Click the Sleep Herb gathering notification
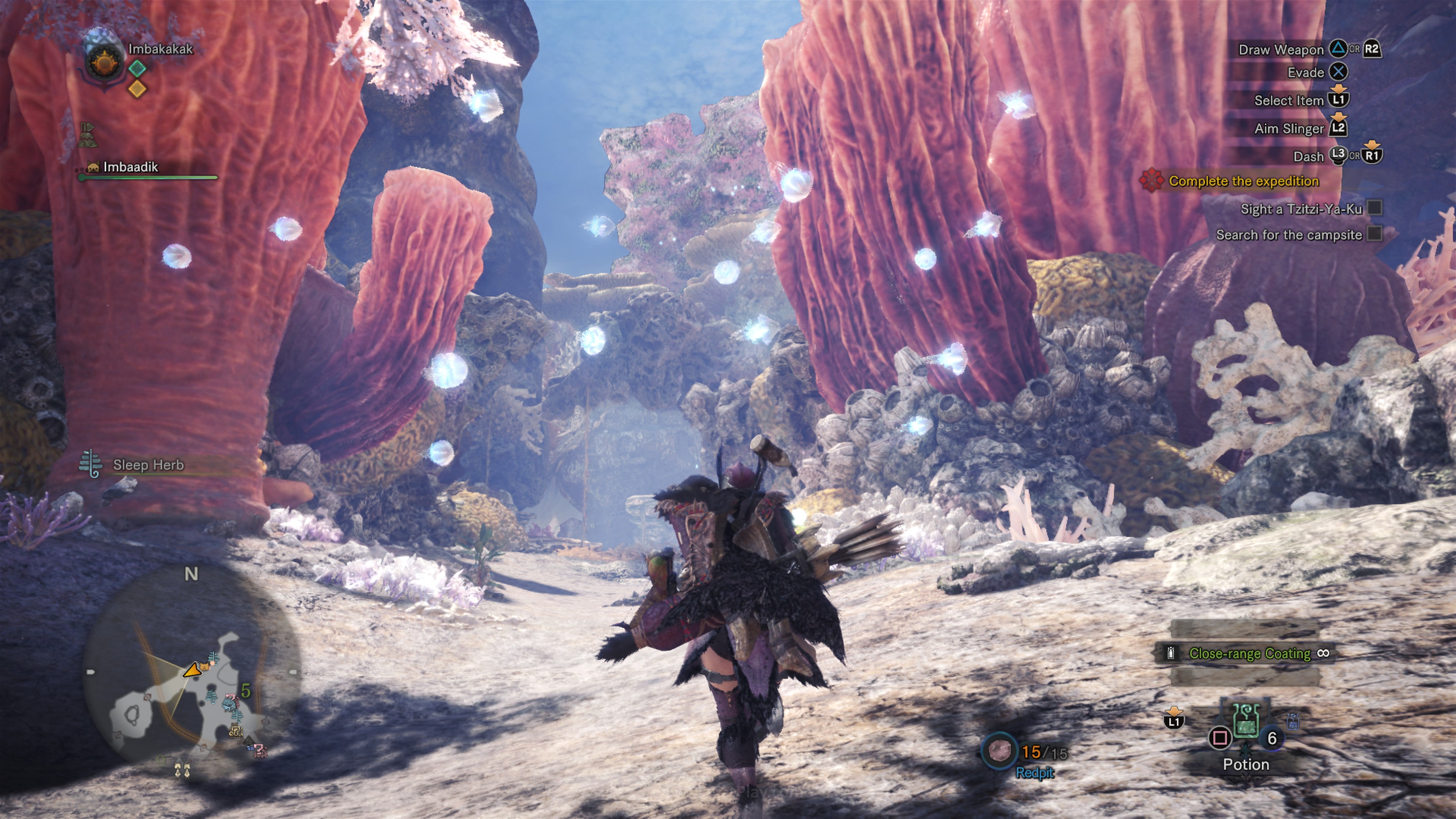 point(148,465)
